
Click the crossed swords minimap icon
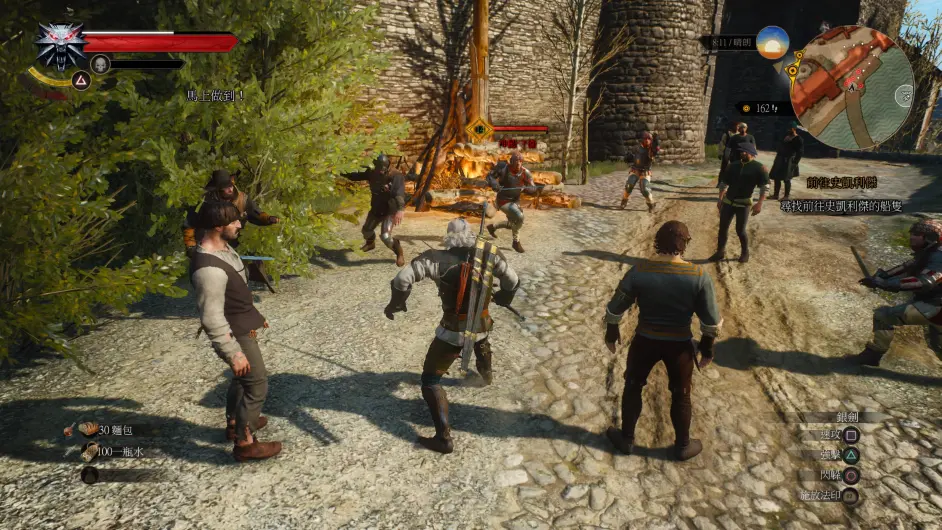902,96
